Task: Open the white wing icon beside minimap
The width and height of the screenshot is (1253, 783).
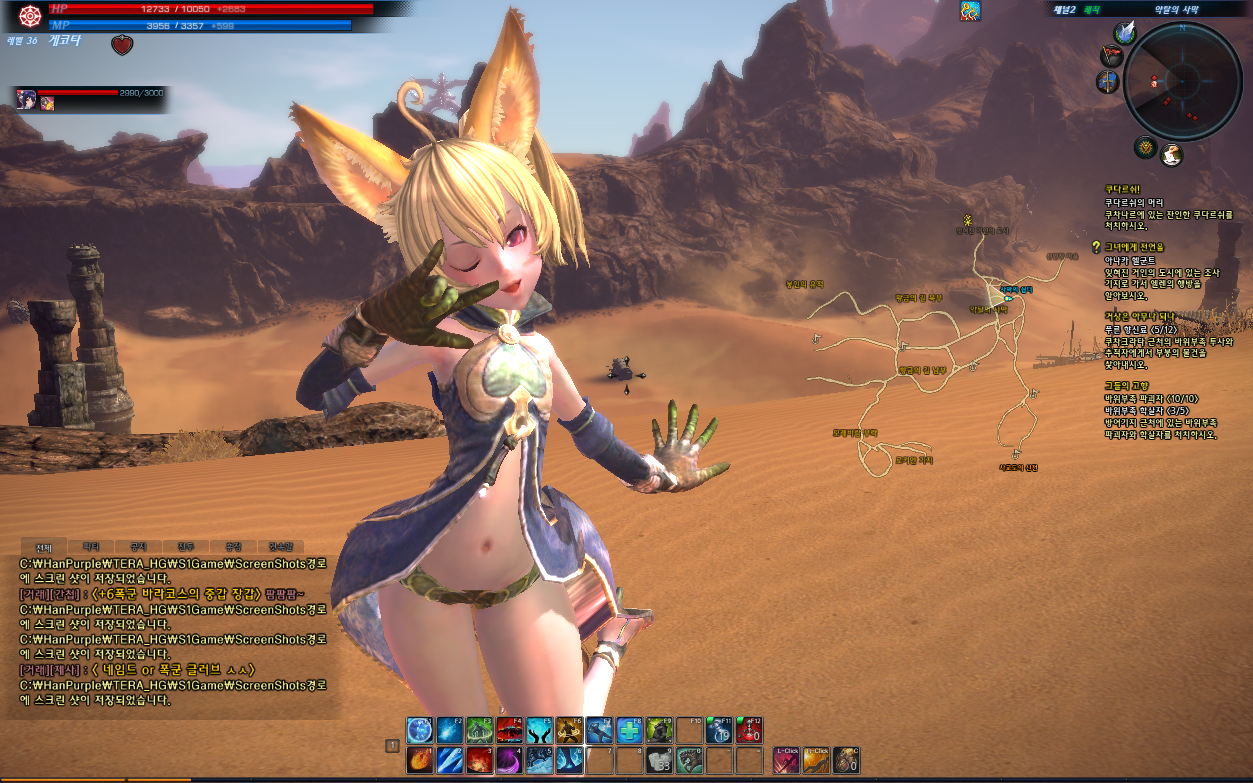Action: coord(1126,33)
